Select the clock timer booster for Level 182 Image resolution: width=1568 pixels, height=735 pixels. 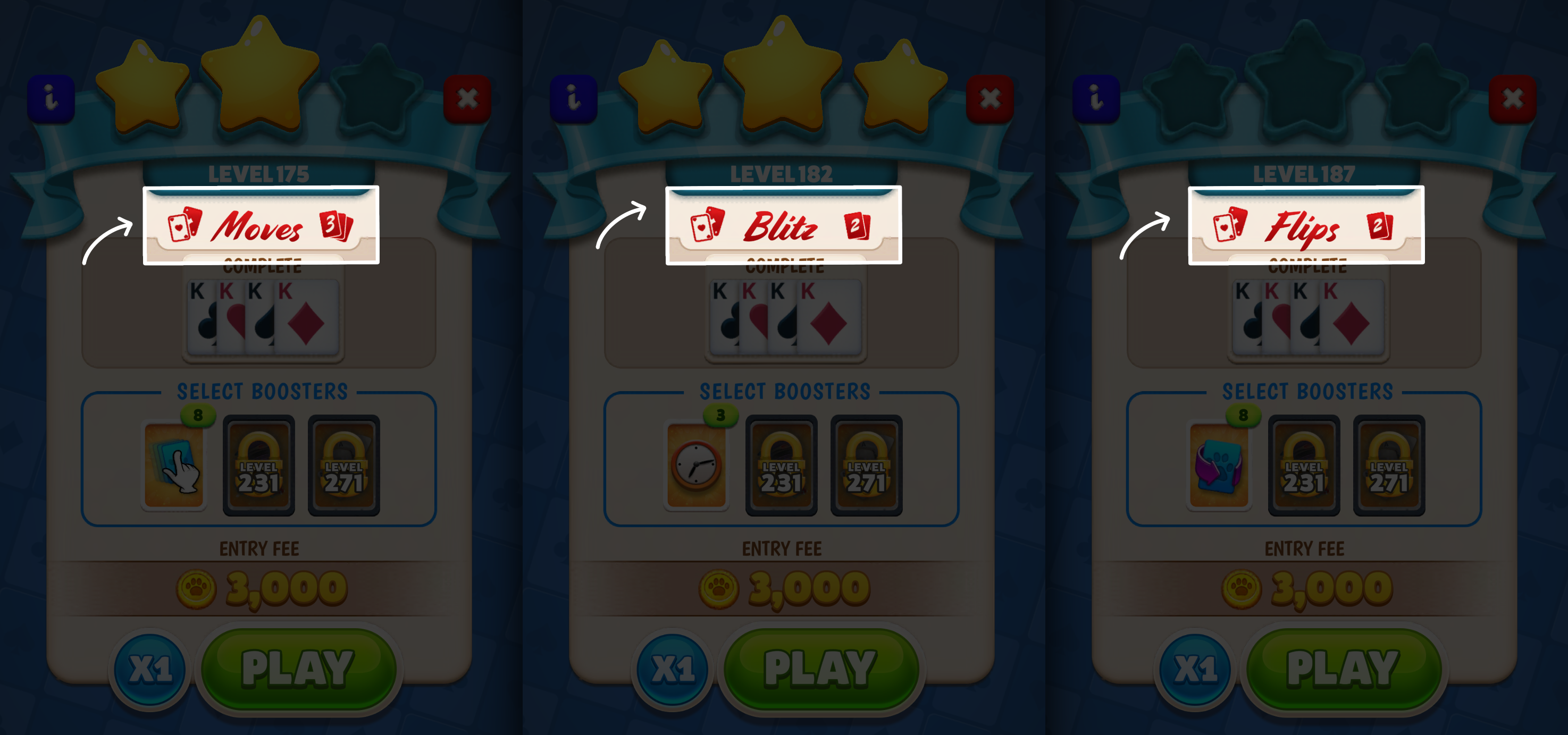(697, 466)
